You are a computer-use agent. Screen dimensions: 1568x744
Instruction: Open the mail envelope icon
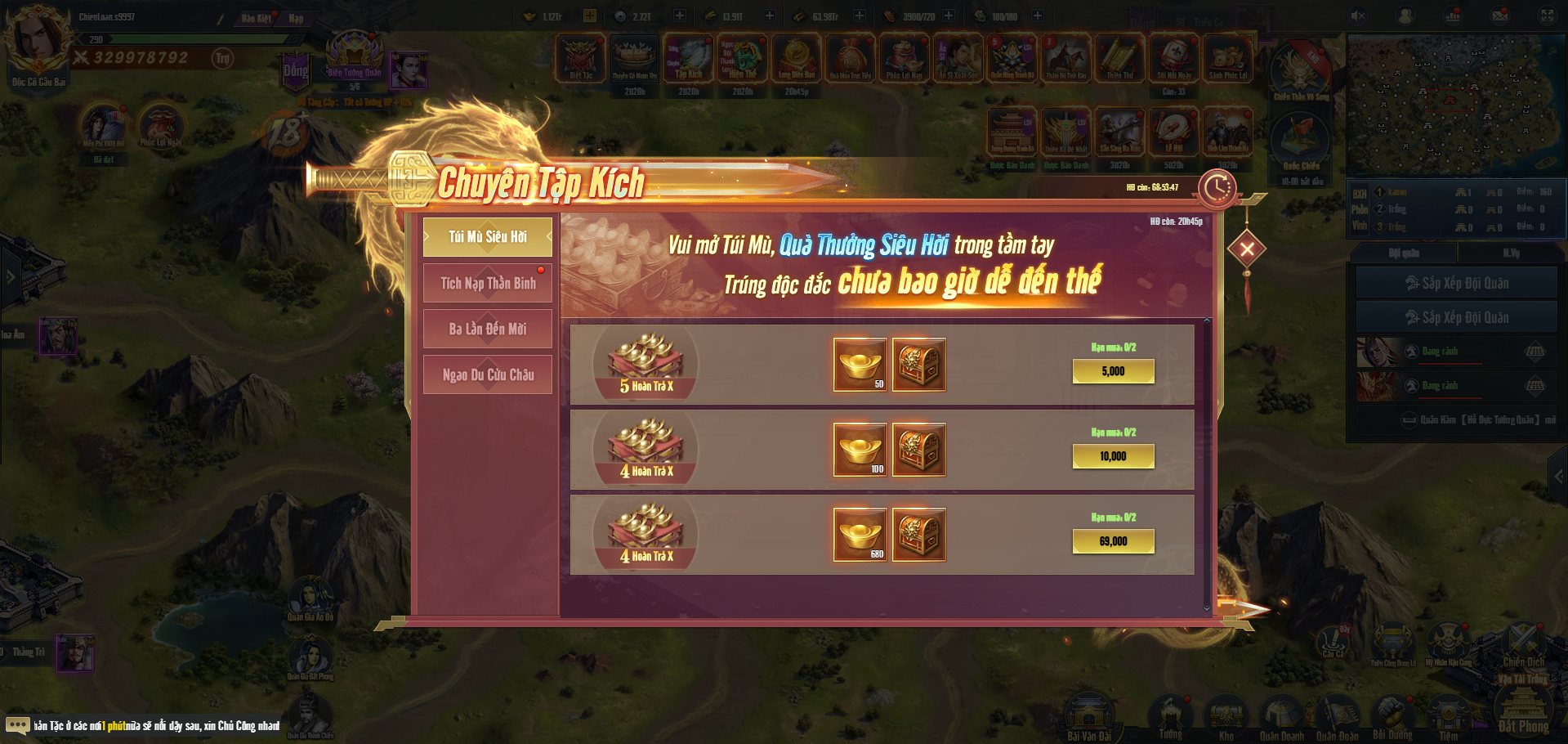1500,16
